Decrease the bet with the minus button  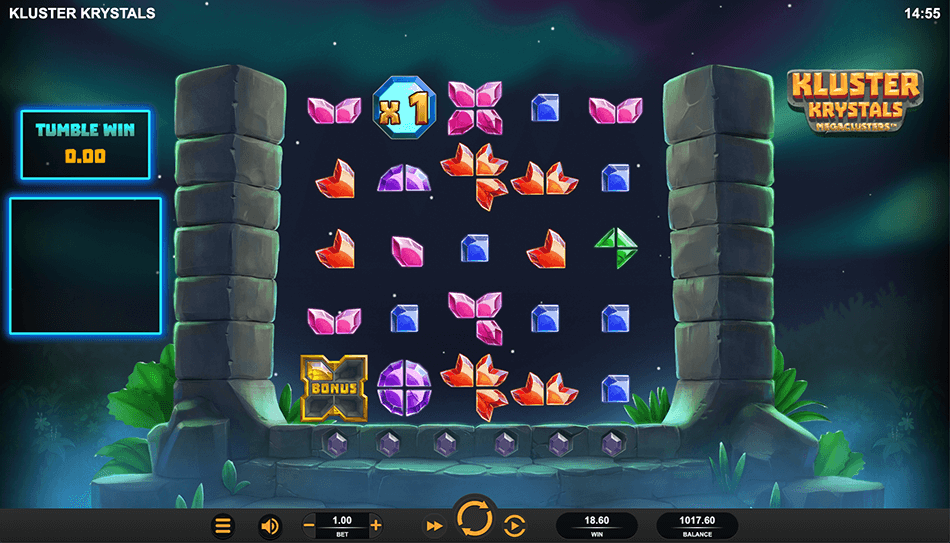(310, 525)
